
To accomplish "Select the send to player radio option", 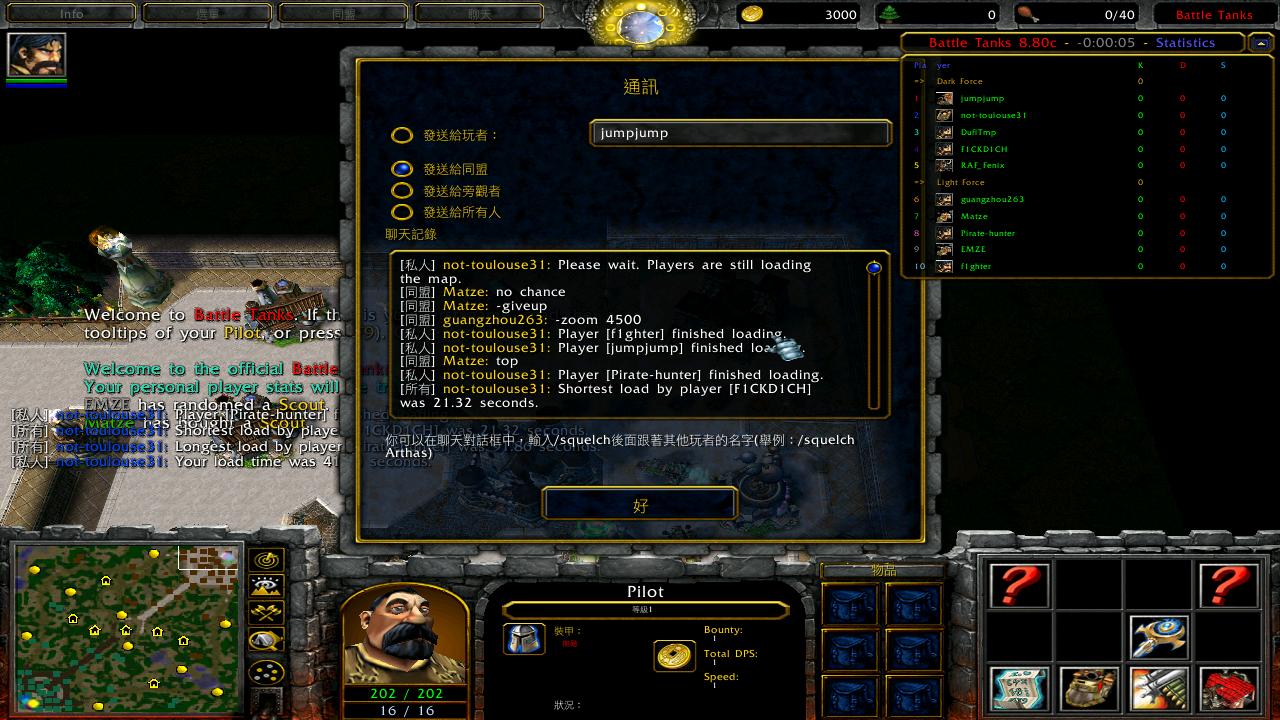I will tap(402, 135).
